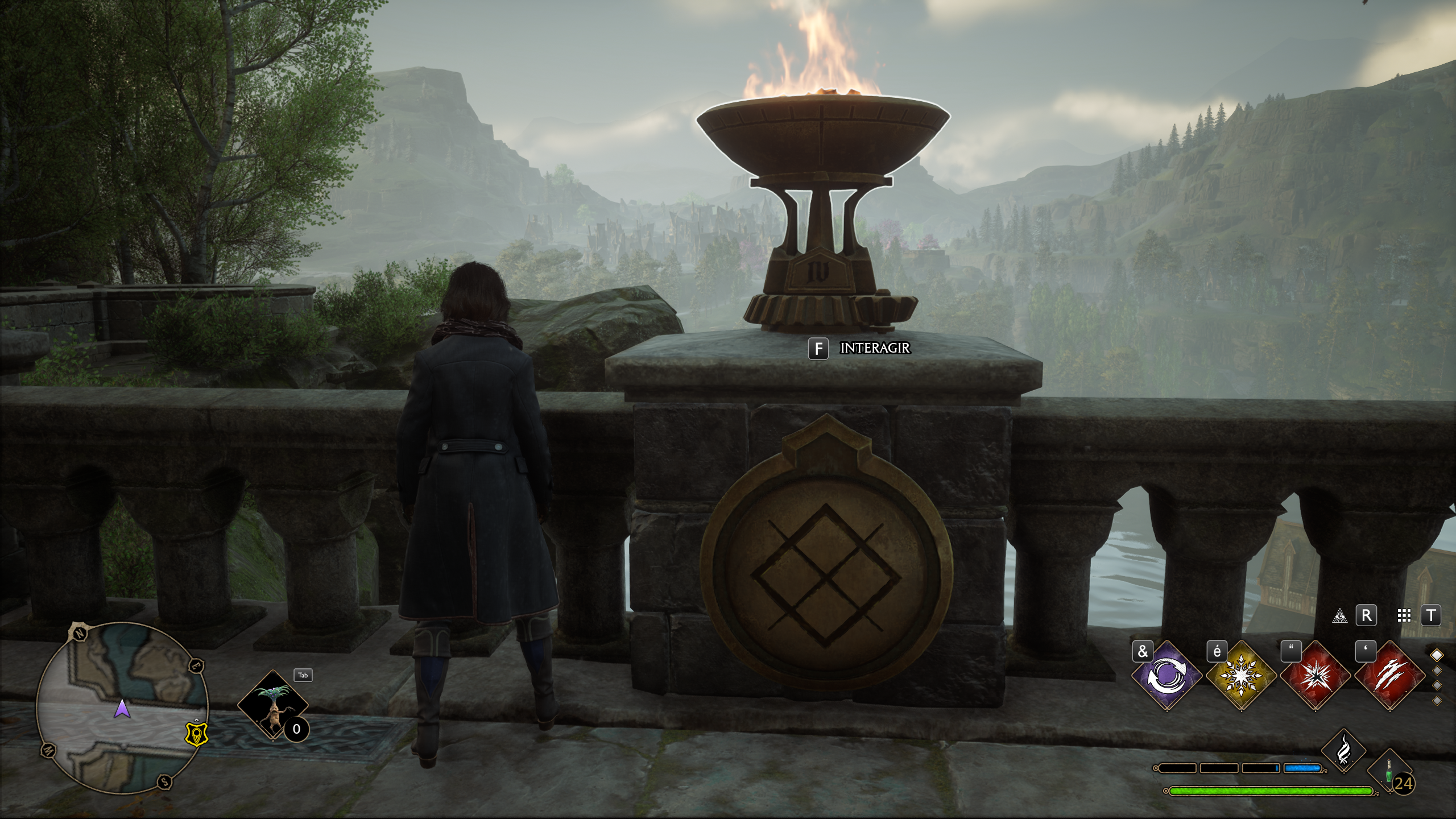The image size is (1456, 819).
Task: Click the circular minimap
Action: point(122,708)
